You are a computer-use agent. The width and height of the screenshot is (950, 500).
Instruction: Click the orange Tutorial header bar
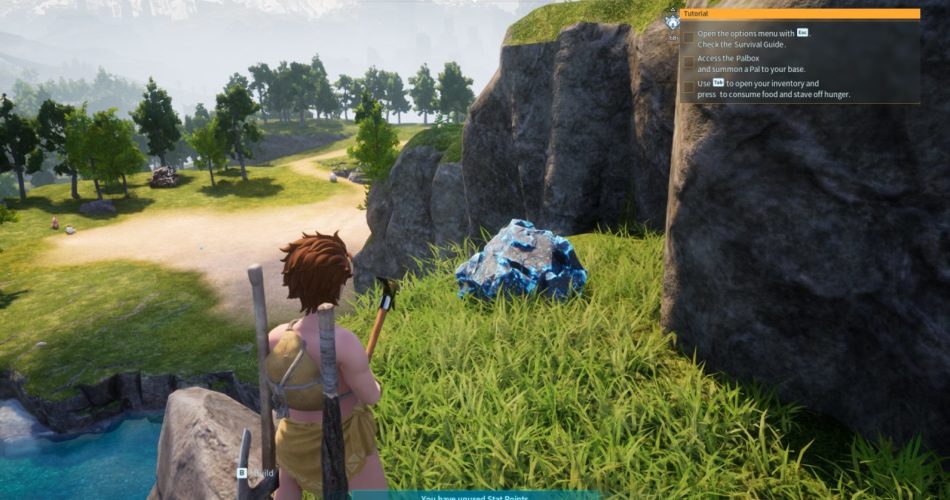click(799, 14)
